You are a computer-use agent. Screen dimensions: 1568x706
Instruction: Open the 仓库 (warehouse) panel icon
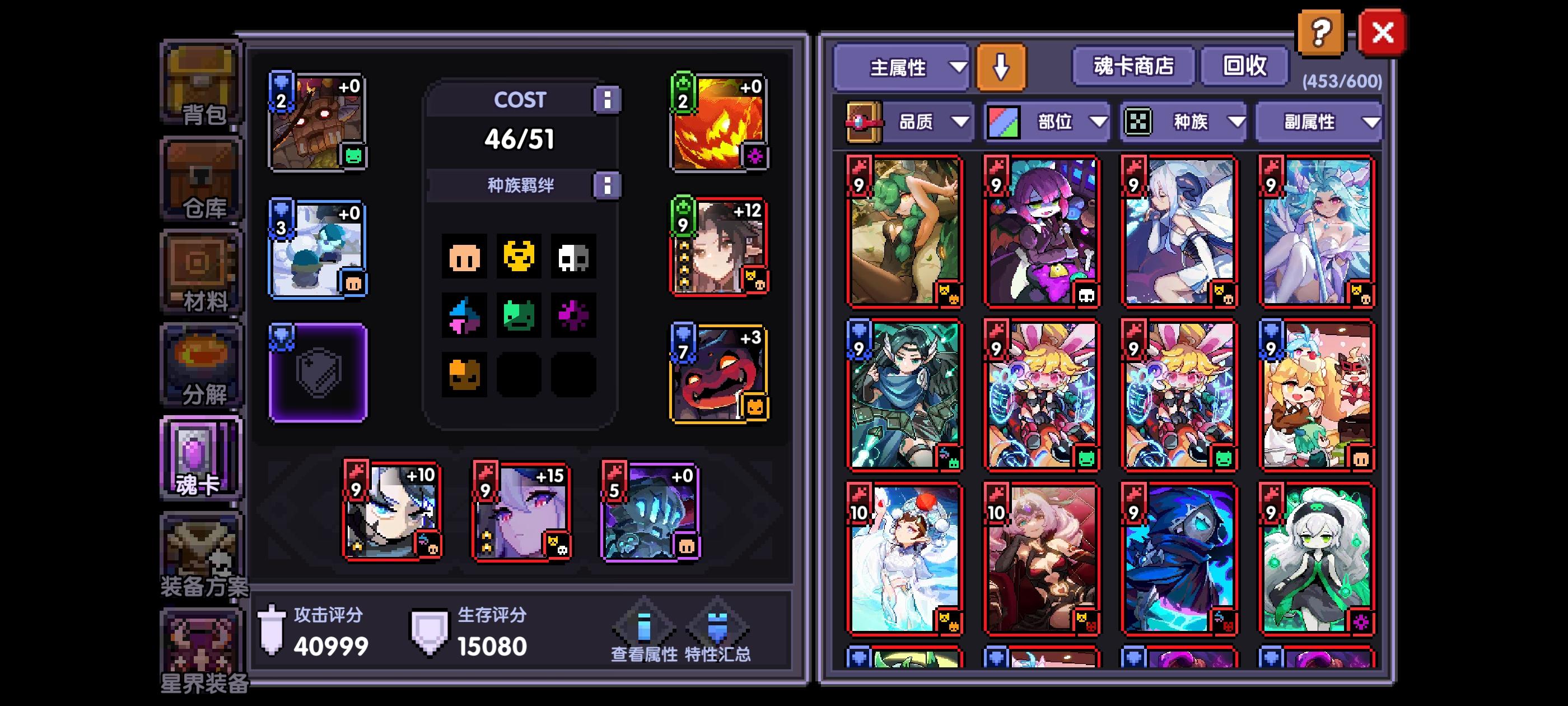(x=201, y=176)
